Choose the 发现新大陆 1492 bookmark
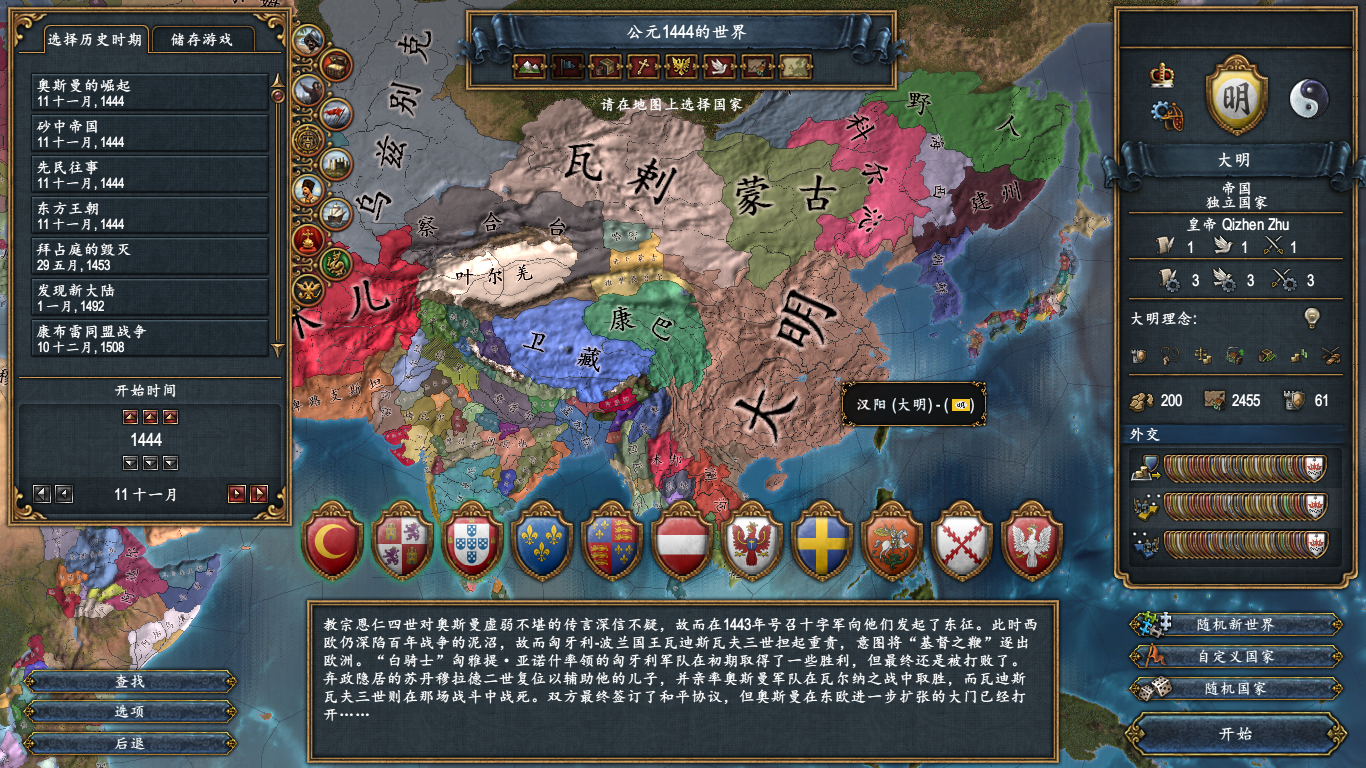Image resolution: width=1366 pixels, height=768 pixels. coord(150,298)
